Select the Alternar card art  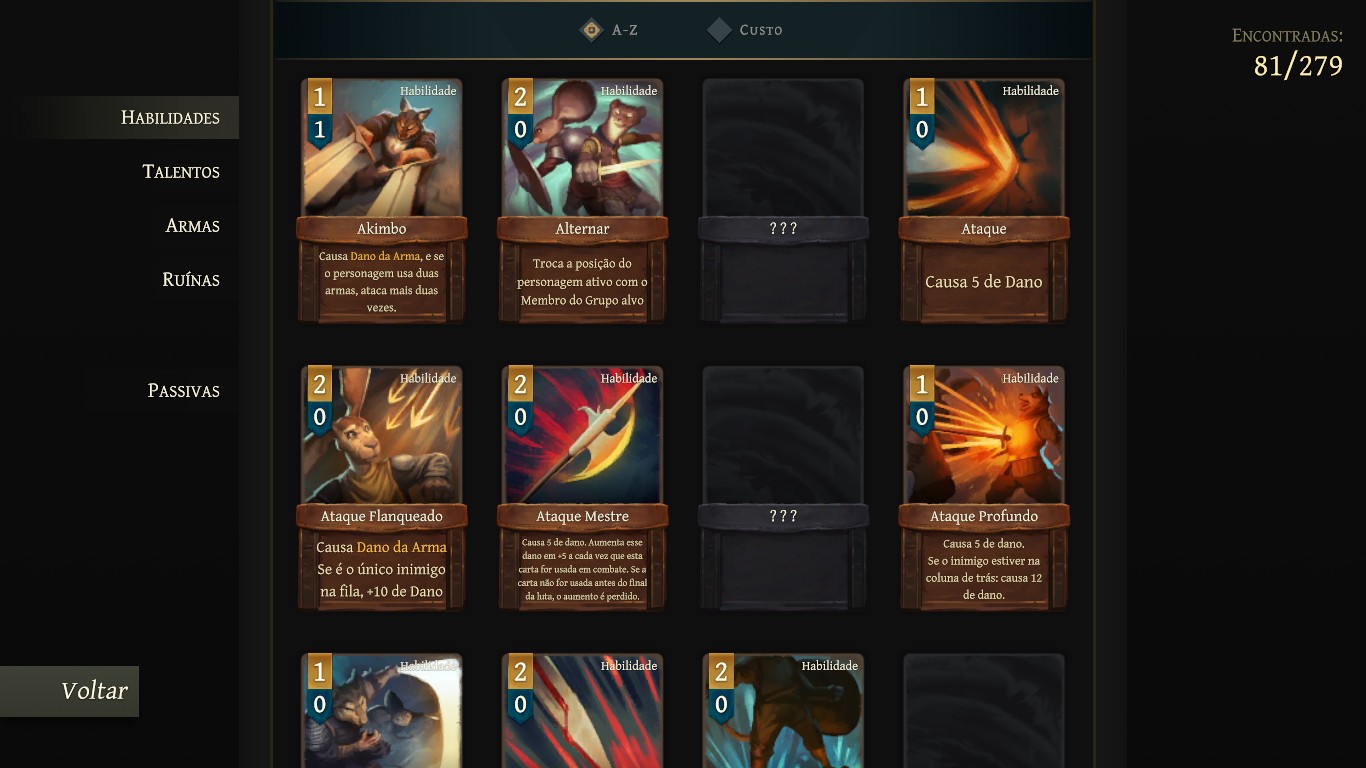click(x=581, y=150)
